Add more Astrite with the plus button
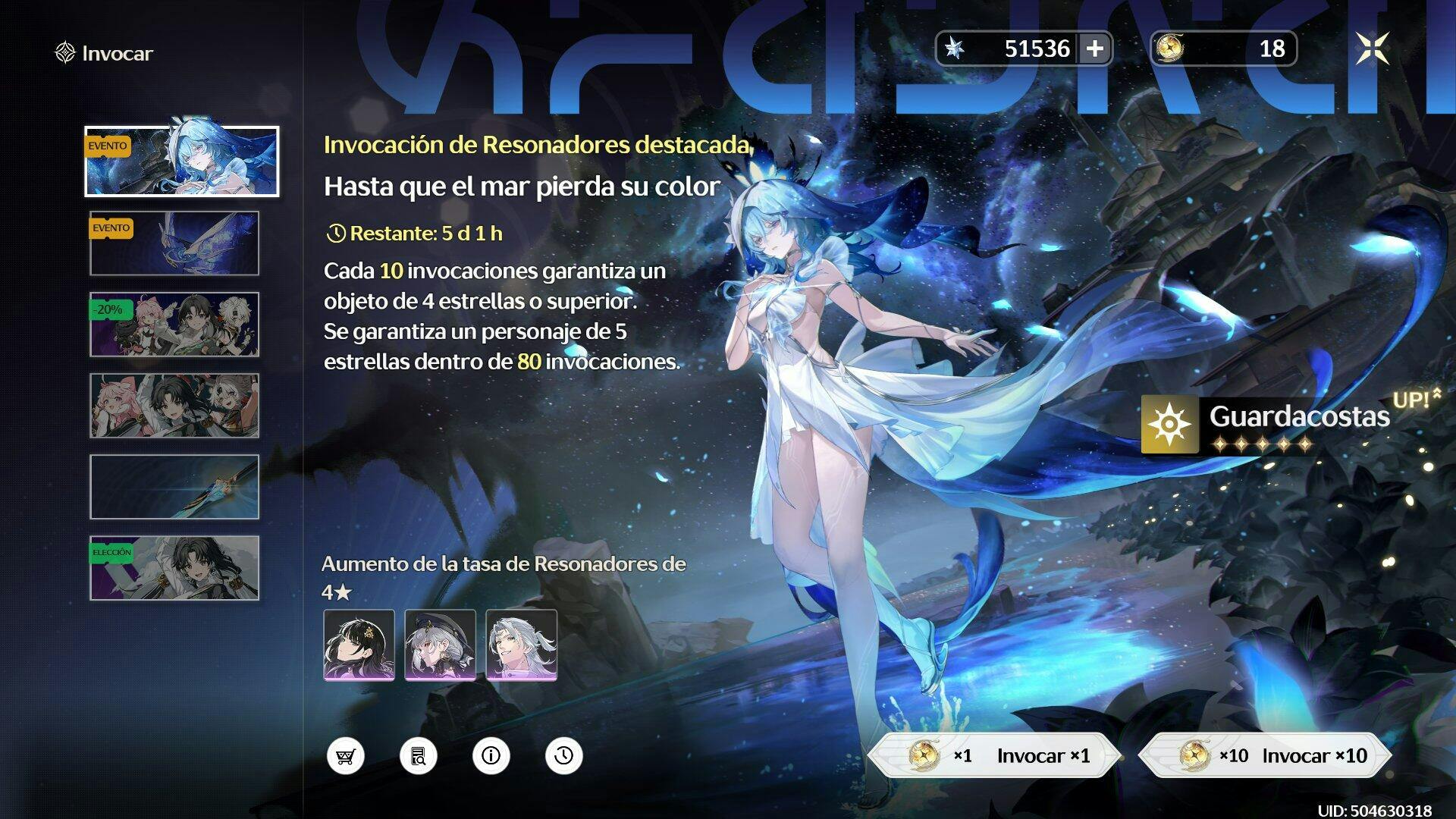Screen dimensions: 1456x819 coord(1095,49)
